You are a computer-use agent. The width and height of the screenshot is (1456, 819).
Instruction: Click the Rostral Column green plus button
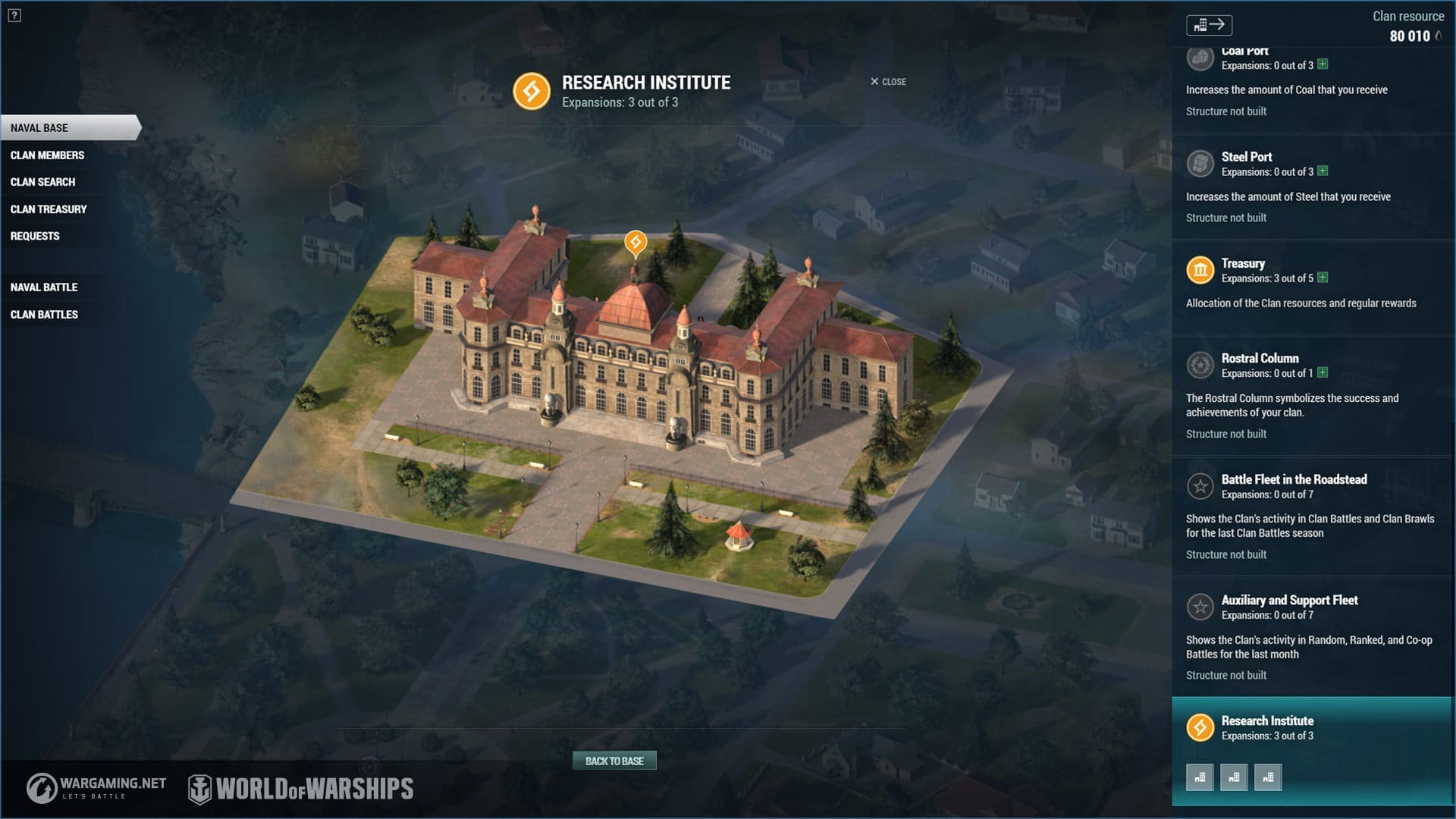point(1323,372)
